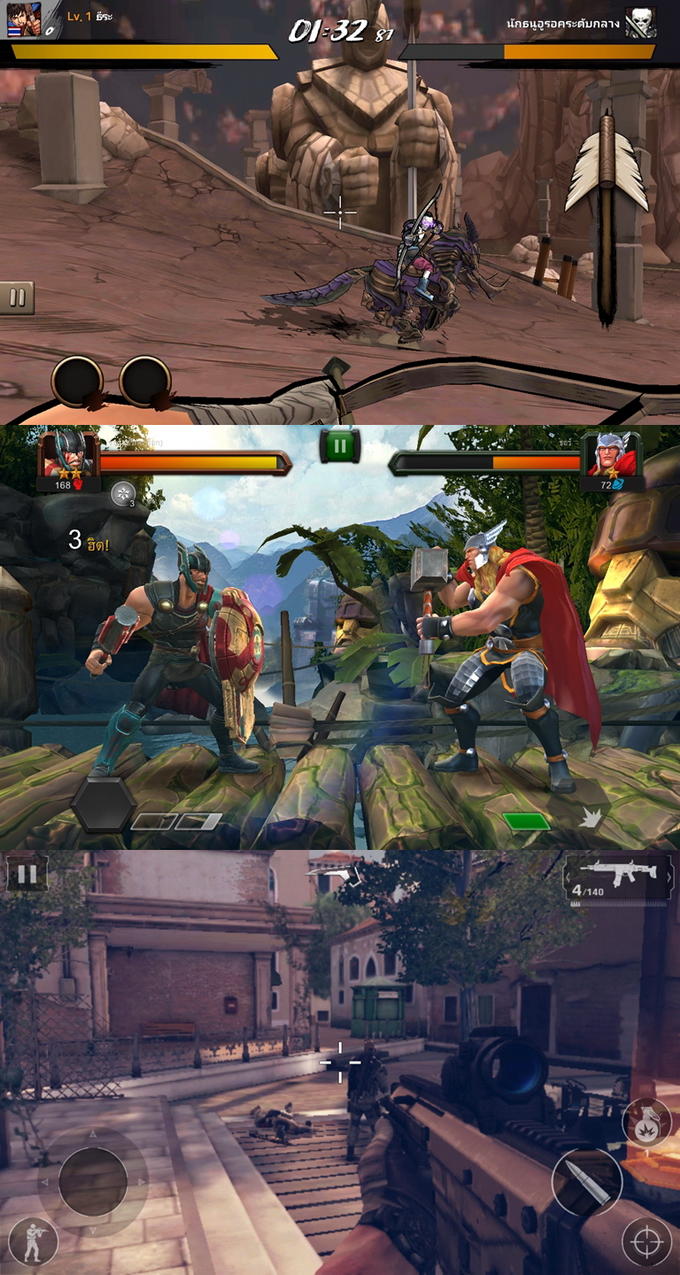Tap the helmeted gladiator Thor portrait
This screenshot has width=680, height=1275.
point(68,455)
